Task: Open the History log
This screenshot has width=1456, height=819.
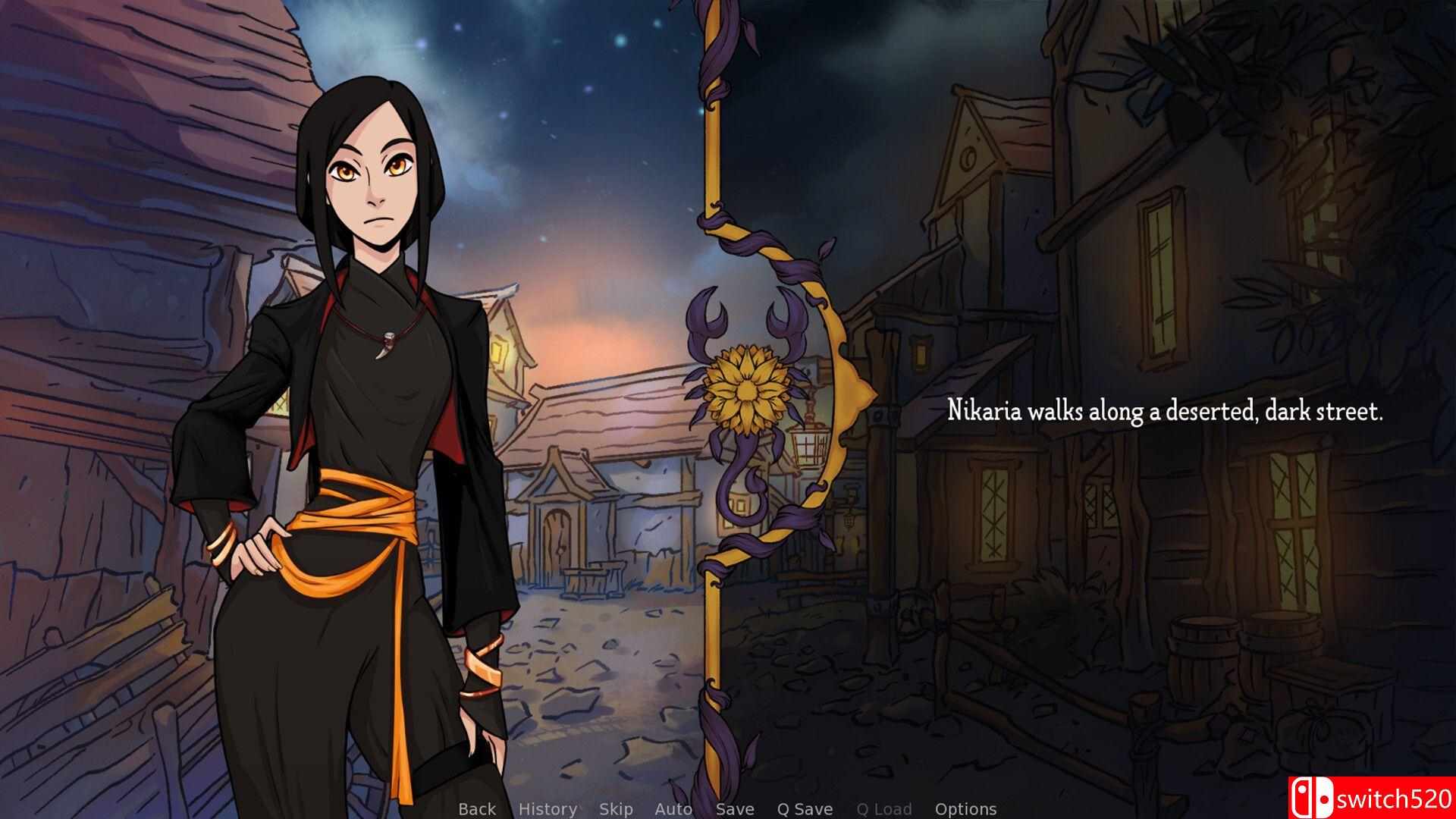Action: click(547, 808)
